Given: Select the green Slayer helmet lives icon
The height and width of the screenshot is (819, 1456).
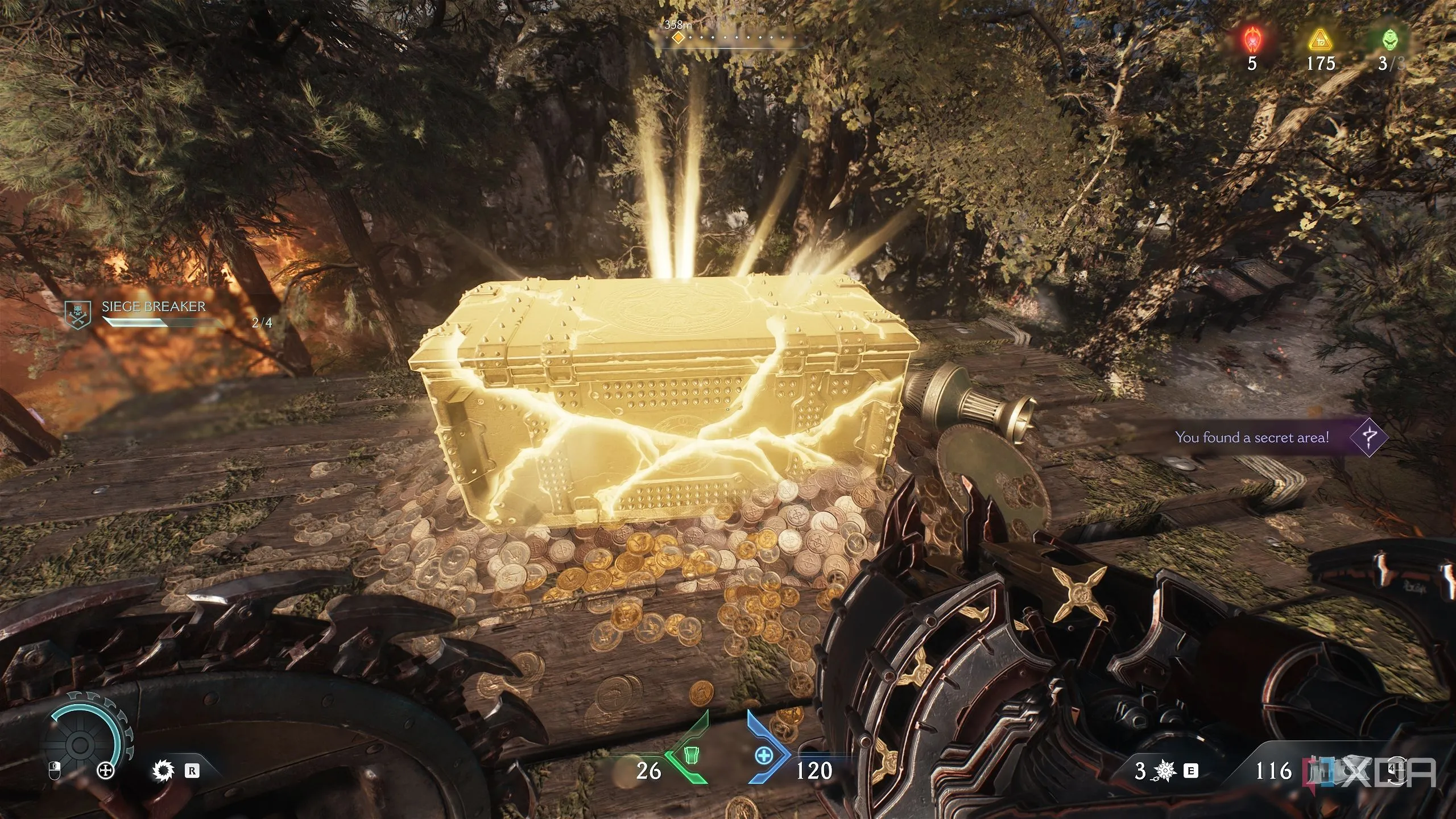Looking at the screenshot, I should [1389, 40].
